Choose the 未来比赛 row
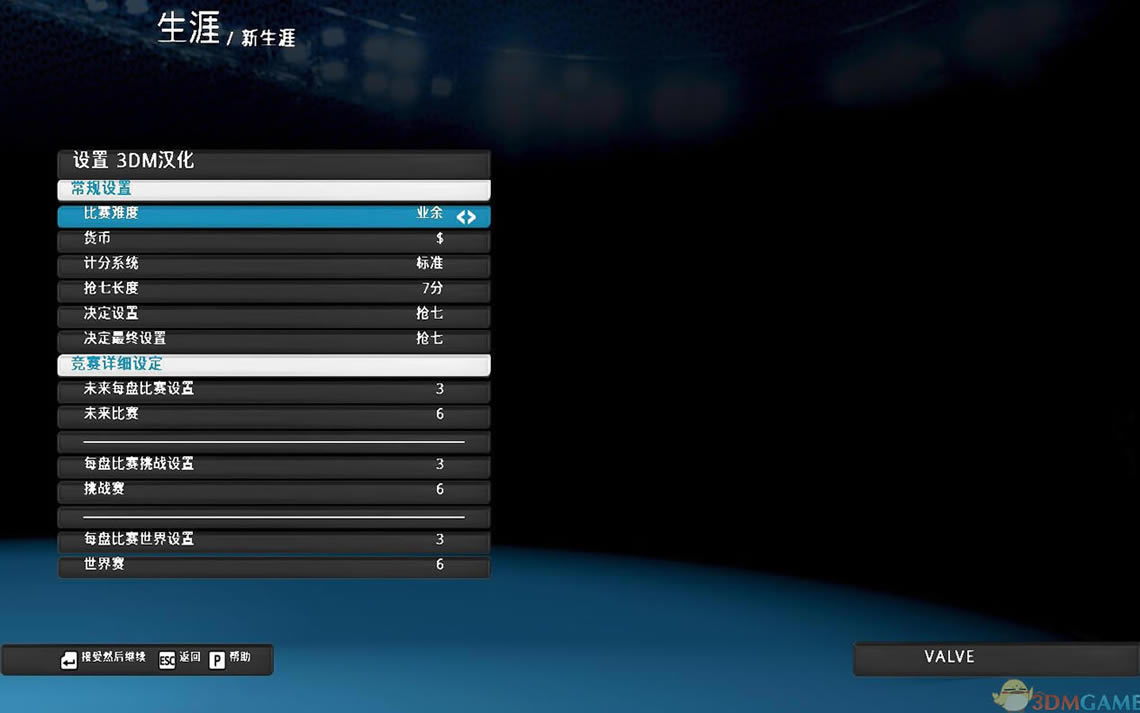Image resolution: width=1140 pixels, height=713 pixels. (x=273, y=415)
